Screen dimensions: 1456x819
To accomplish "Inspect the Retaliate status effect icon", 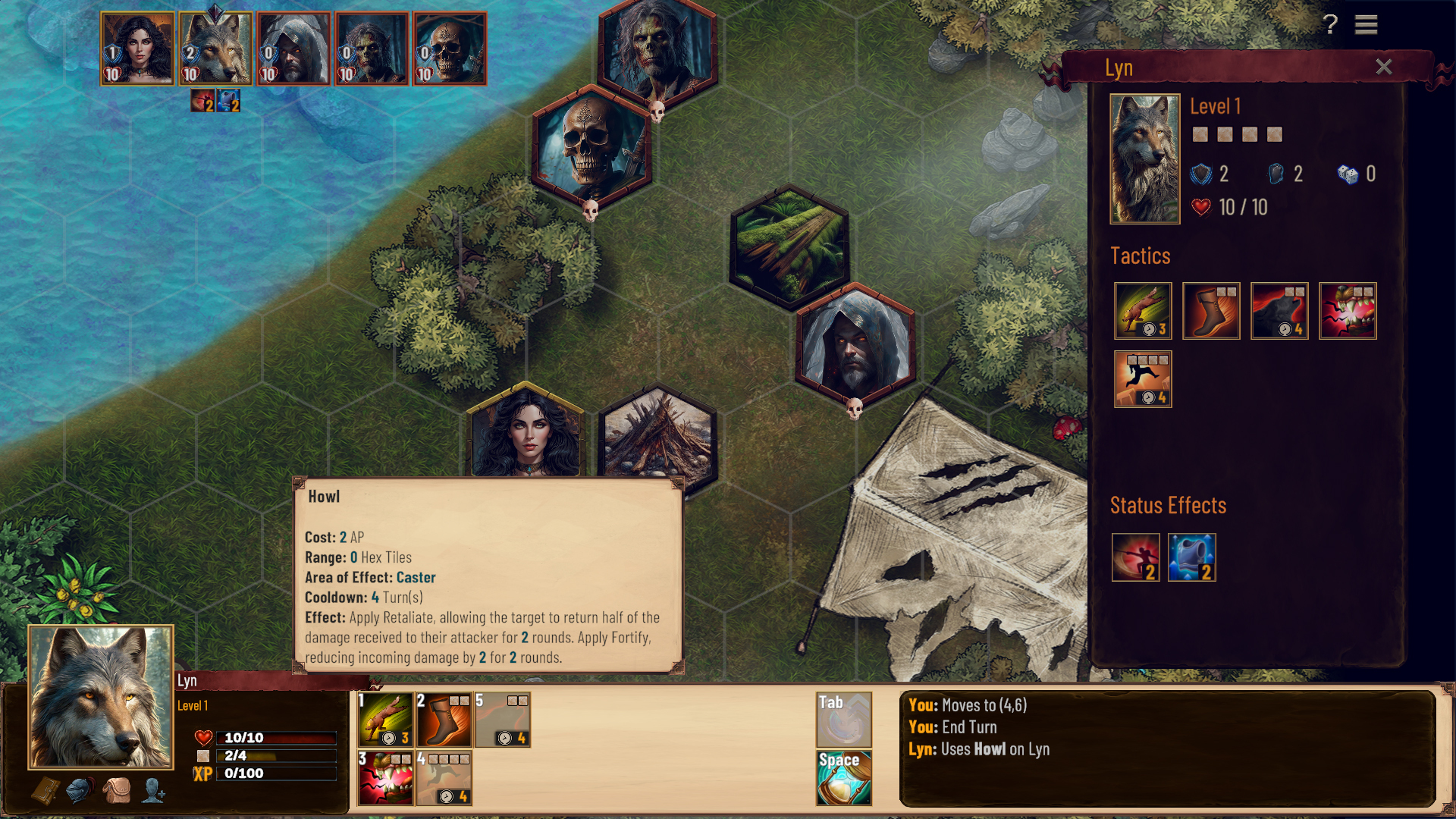I will point(1135,559).
